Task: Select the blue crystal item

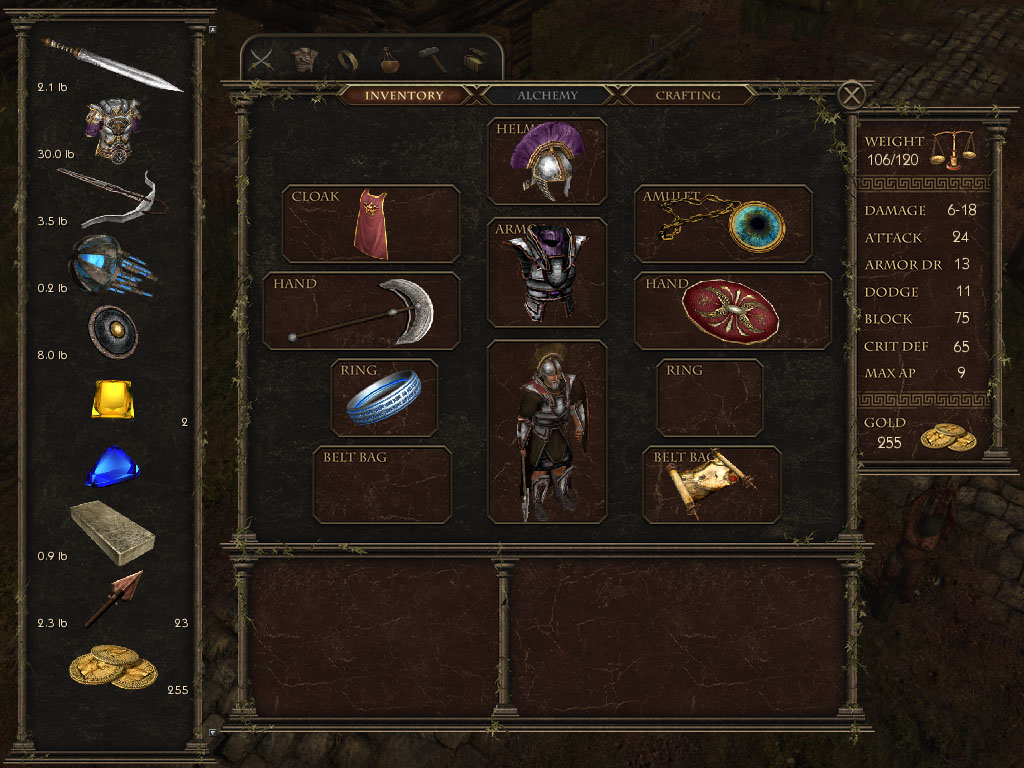Action: coord(111,467)
